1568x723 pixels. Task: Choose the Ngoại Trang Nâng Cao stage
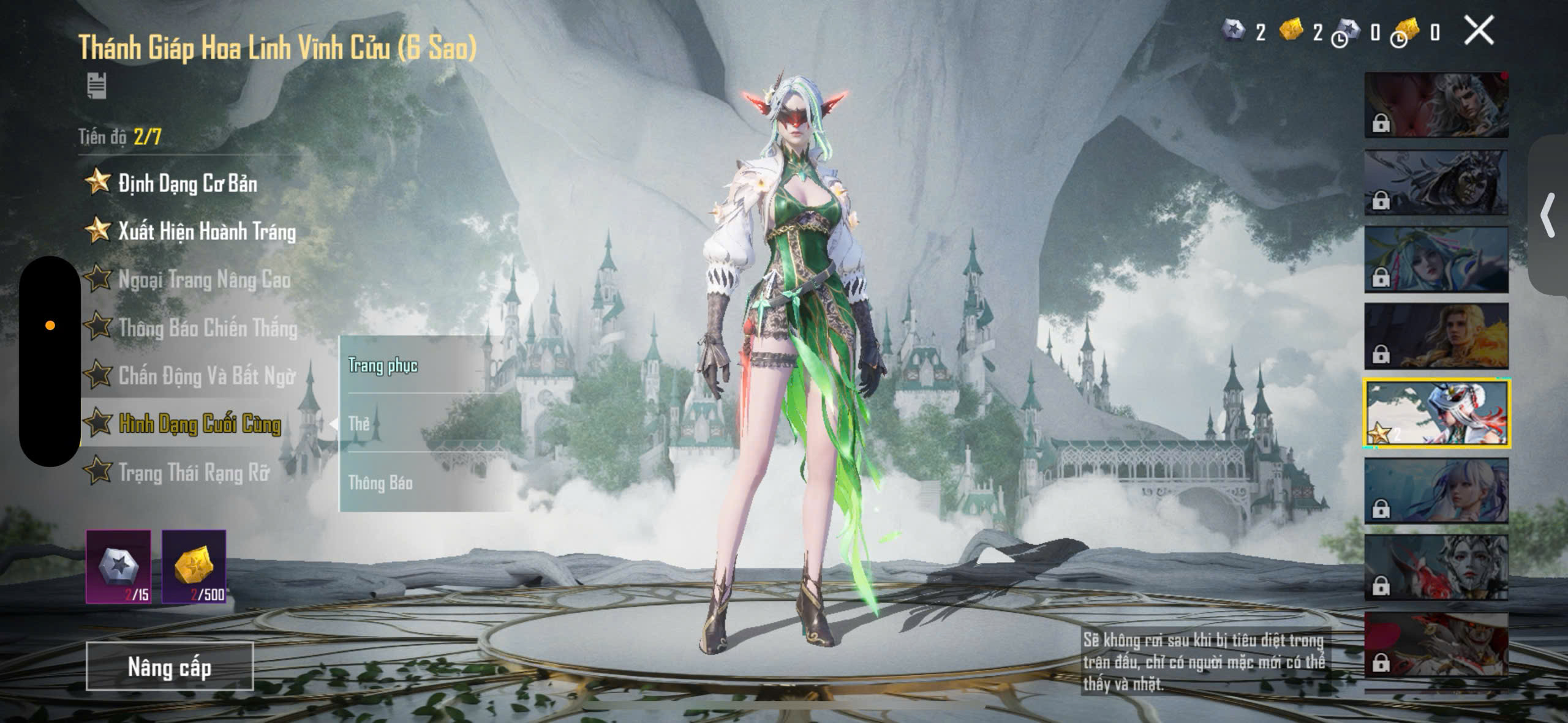204,280
